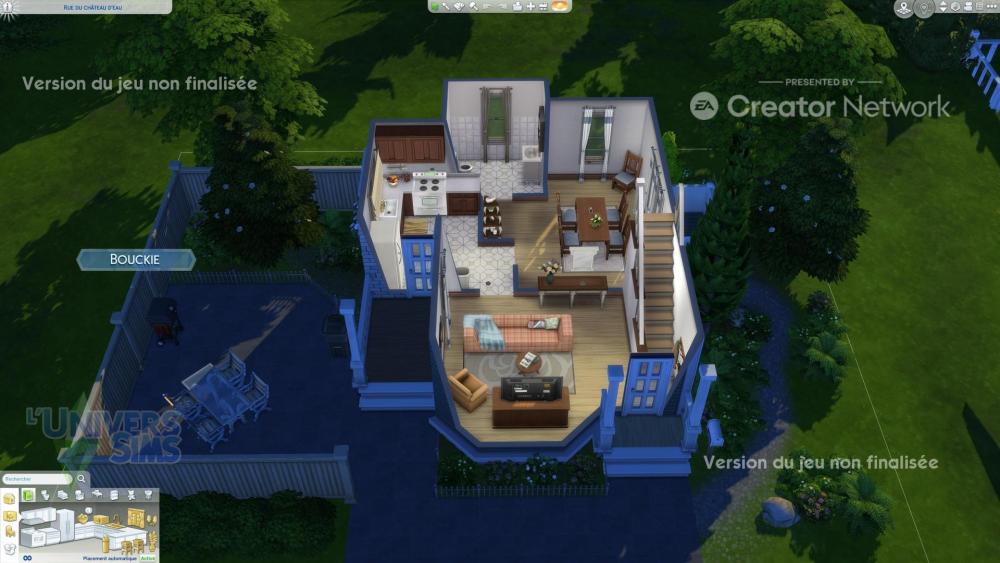The image size is (1000, 563).
Task: Choose the sledgehammer demolish tool
Action: pyautogui.click(x=473, y=6)
